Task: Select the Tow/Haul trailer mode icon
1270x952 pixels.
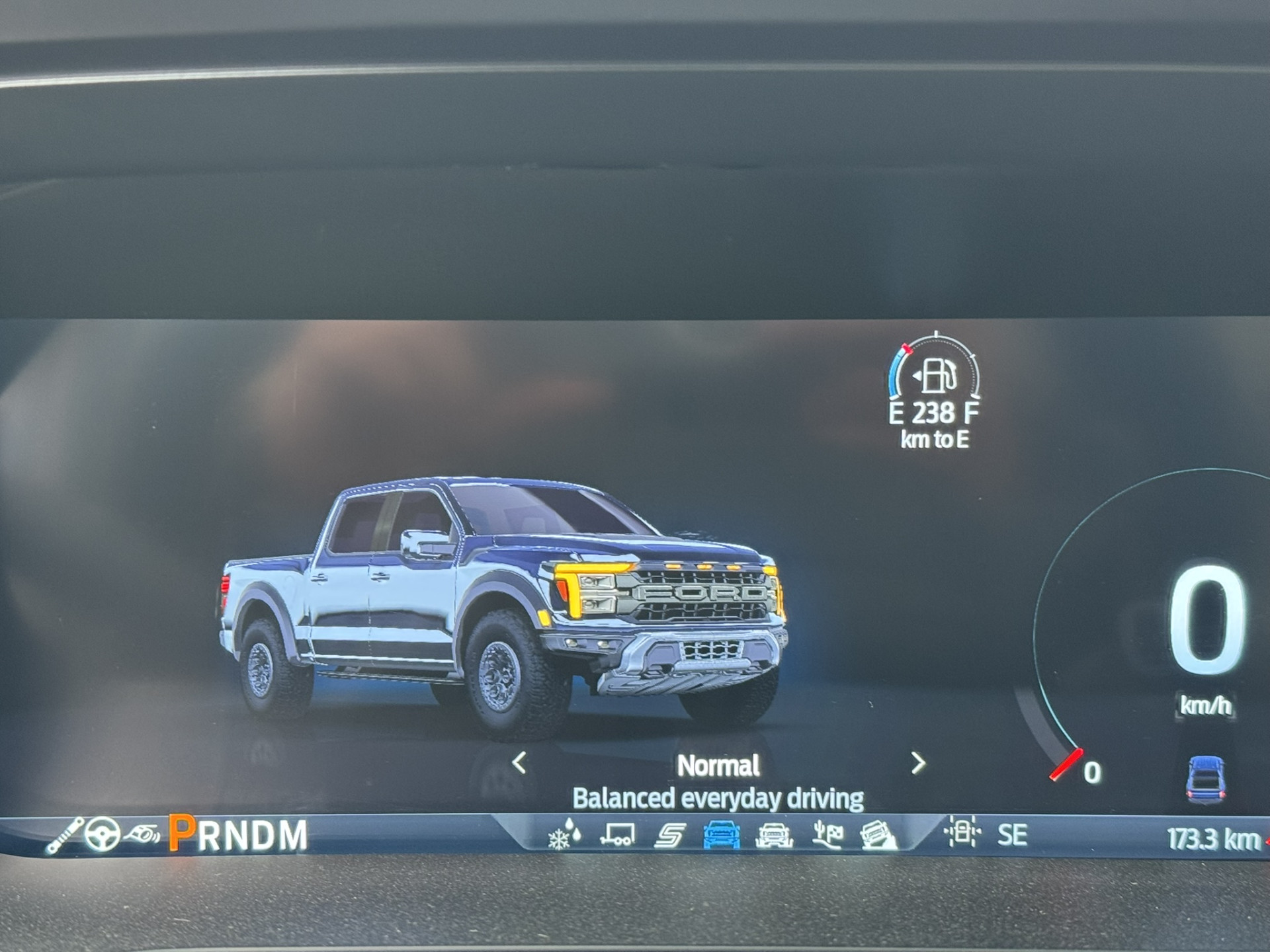Action: coord(617,836)
